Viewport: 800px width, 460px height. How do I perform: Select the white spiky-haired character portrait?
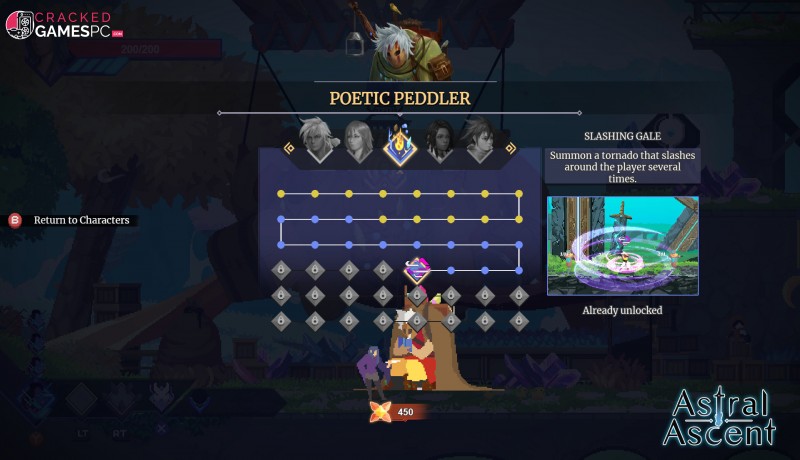pos(319,141)
